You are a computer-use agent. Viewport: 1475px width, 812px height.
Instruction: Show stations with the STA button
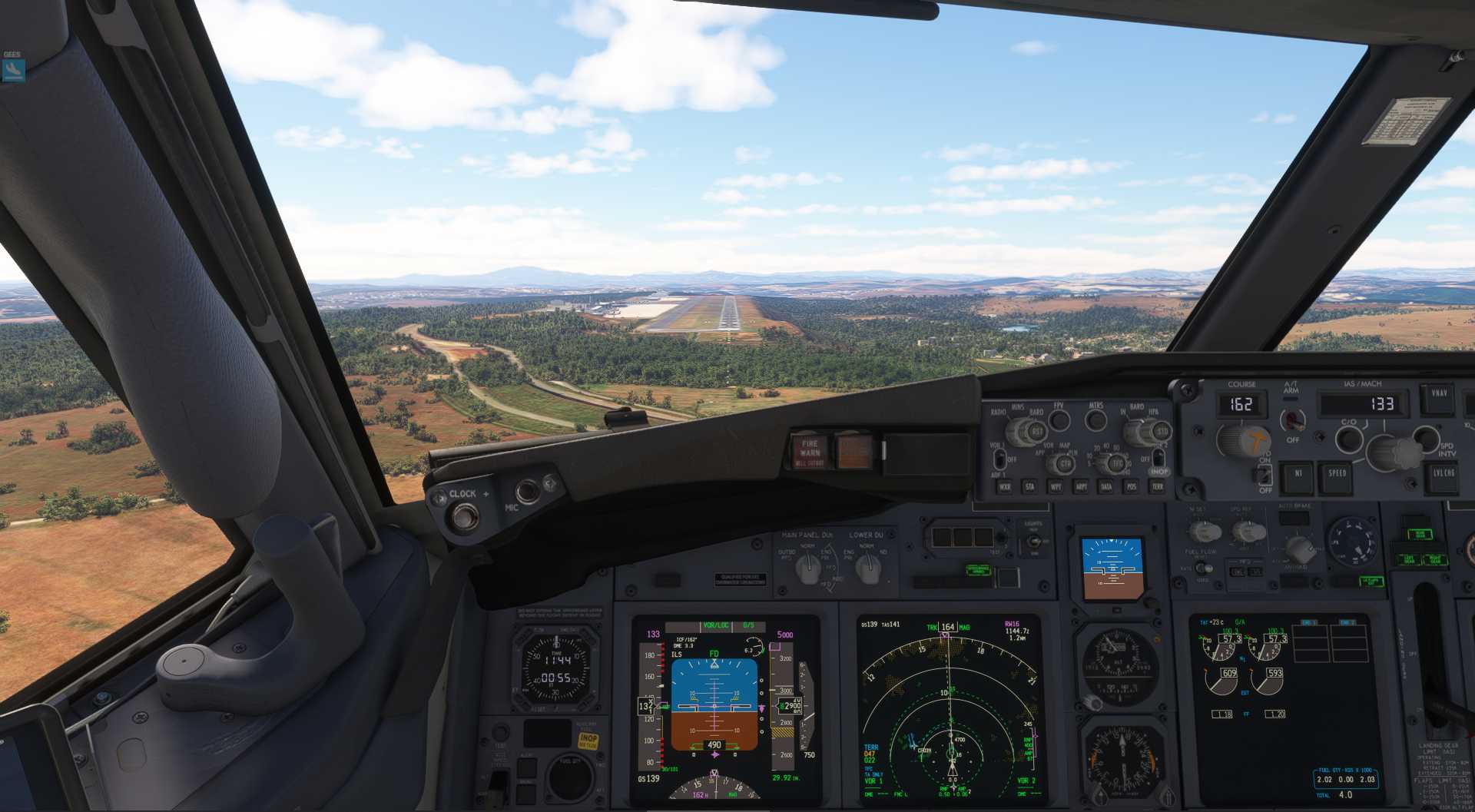[1029, 486]
